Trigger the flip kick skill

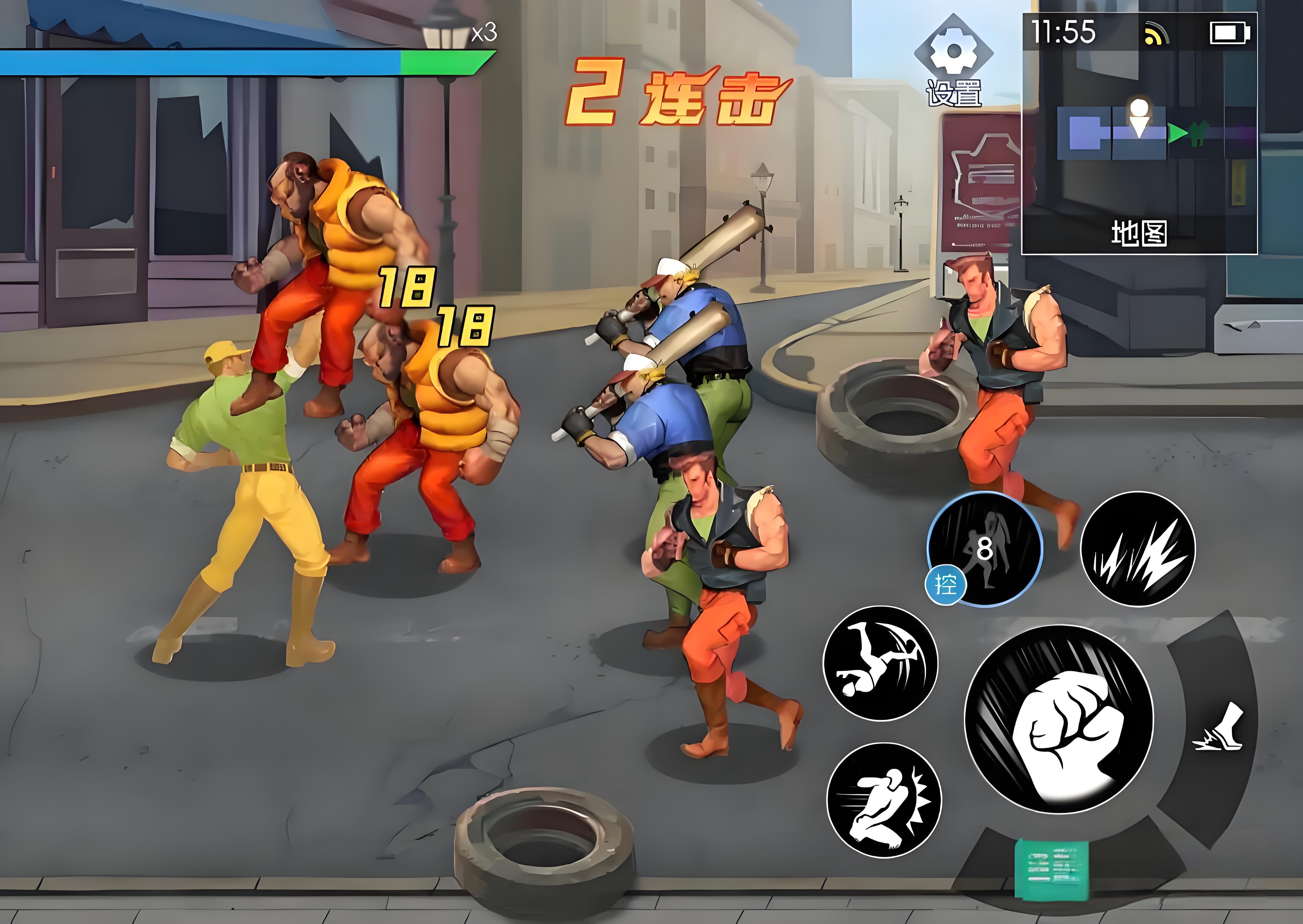pyautogui.click(x=880, y=663)
